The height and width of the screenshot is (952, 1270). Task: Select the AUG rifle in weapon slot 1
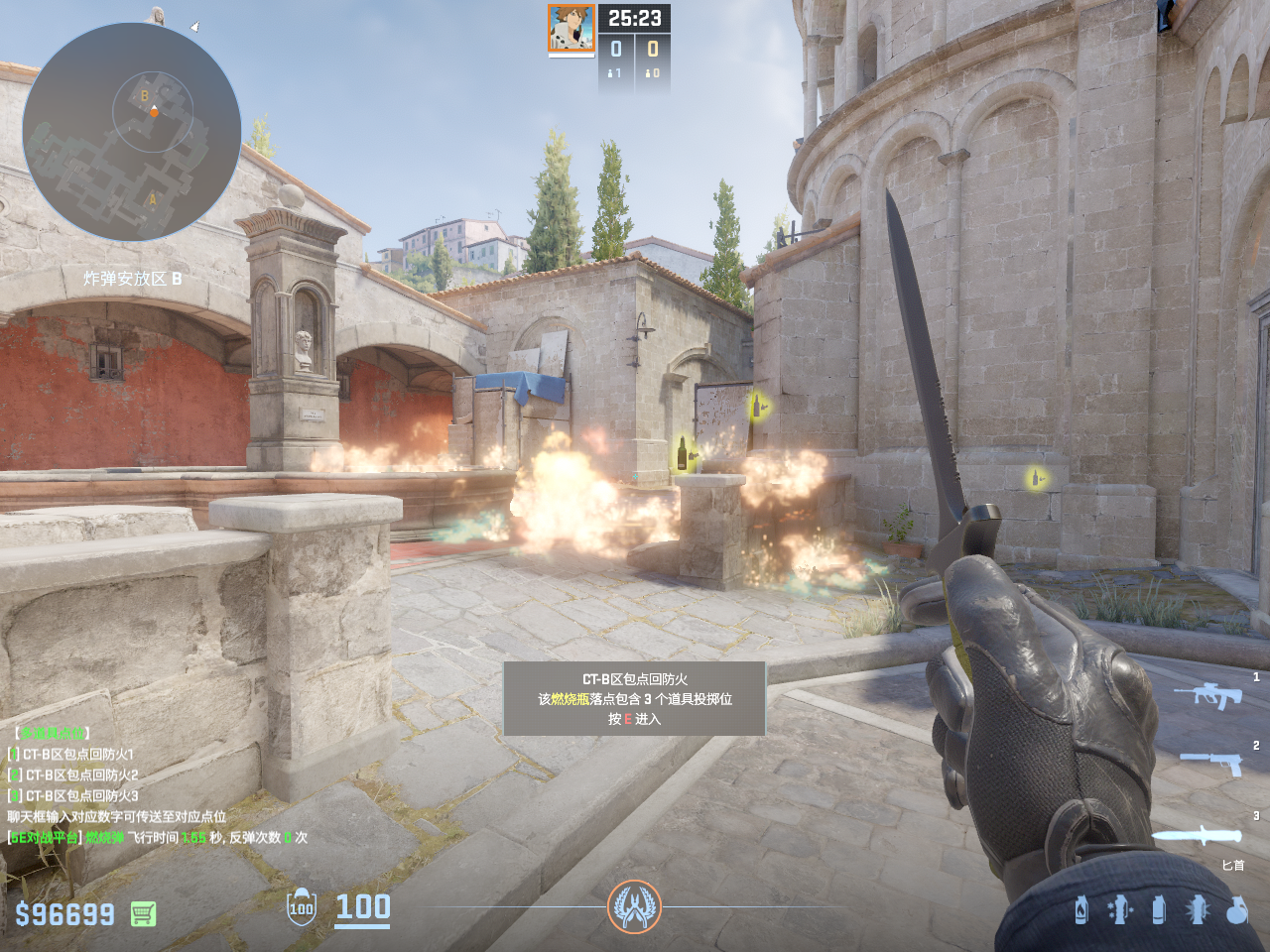point(1207,695)
